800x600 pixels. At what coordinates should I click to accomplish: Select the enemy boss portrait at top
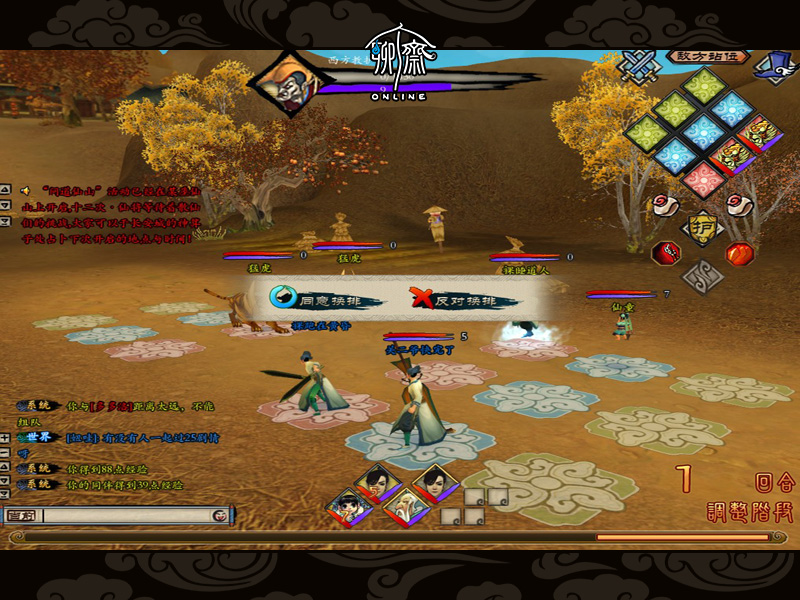click(x=282, y=83)
